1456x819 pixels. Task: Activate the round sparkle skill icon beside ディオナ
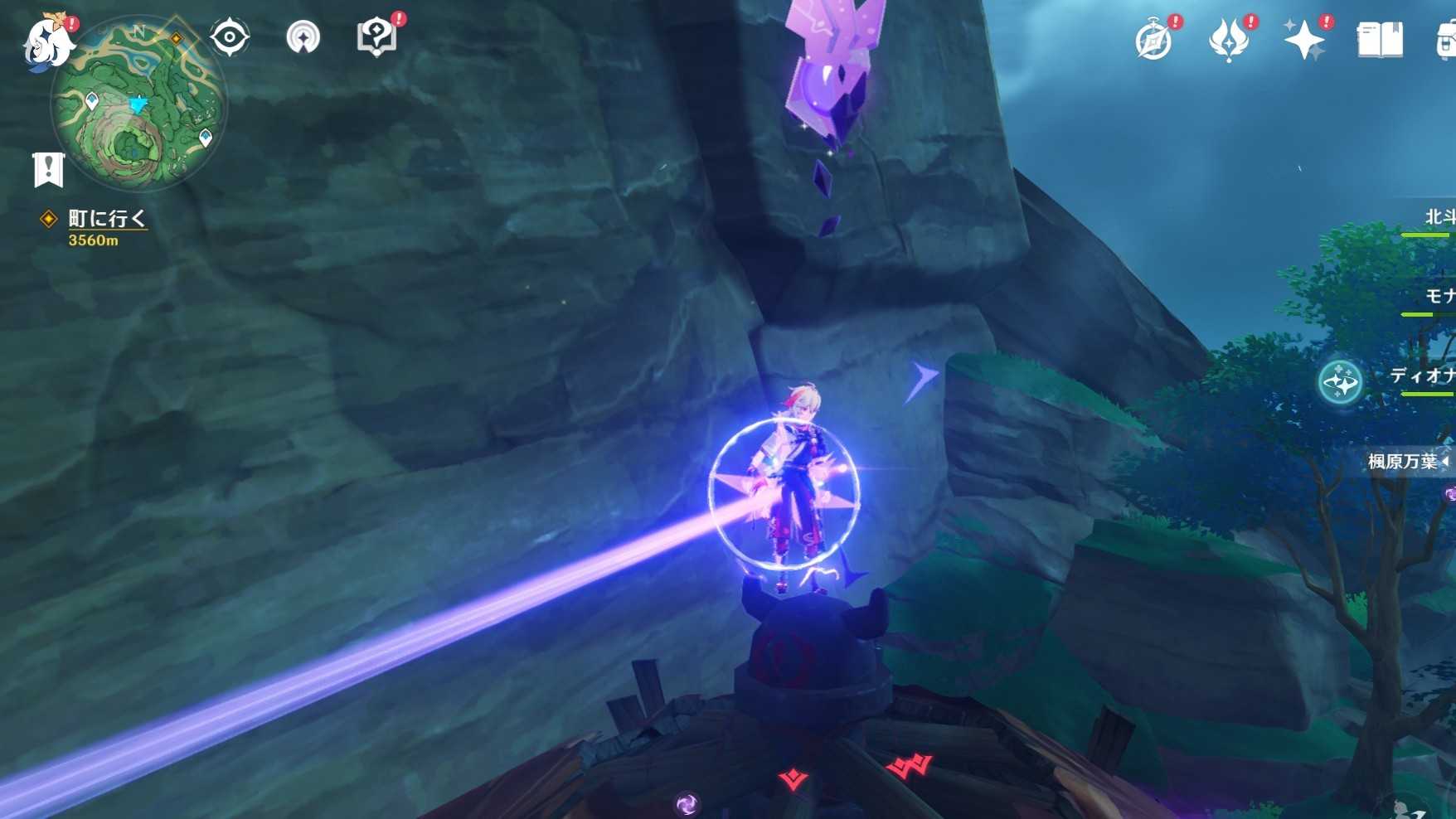click(x=1340, y=383)
